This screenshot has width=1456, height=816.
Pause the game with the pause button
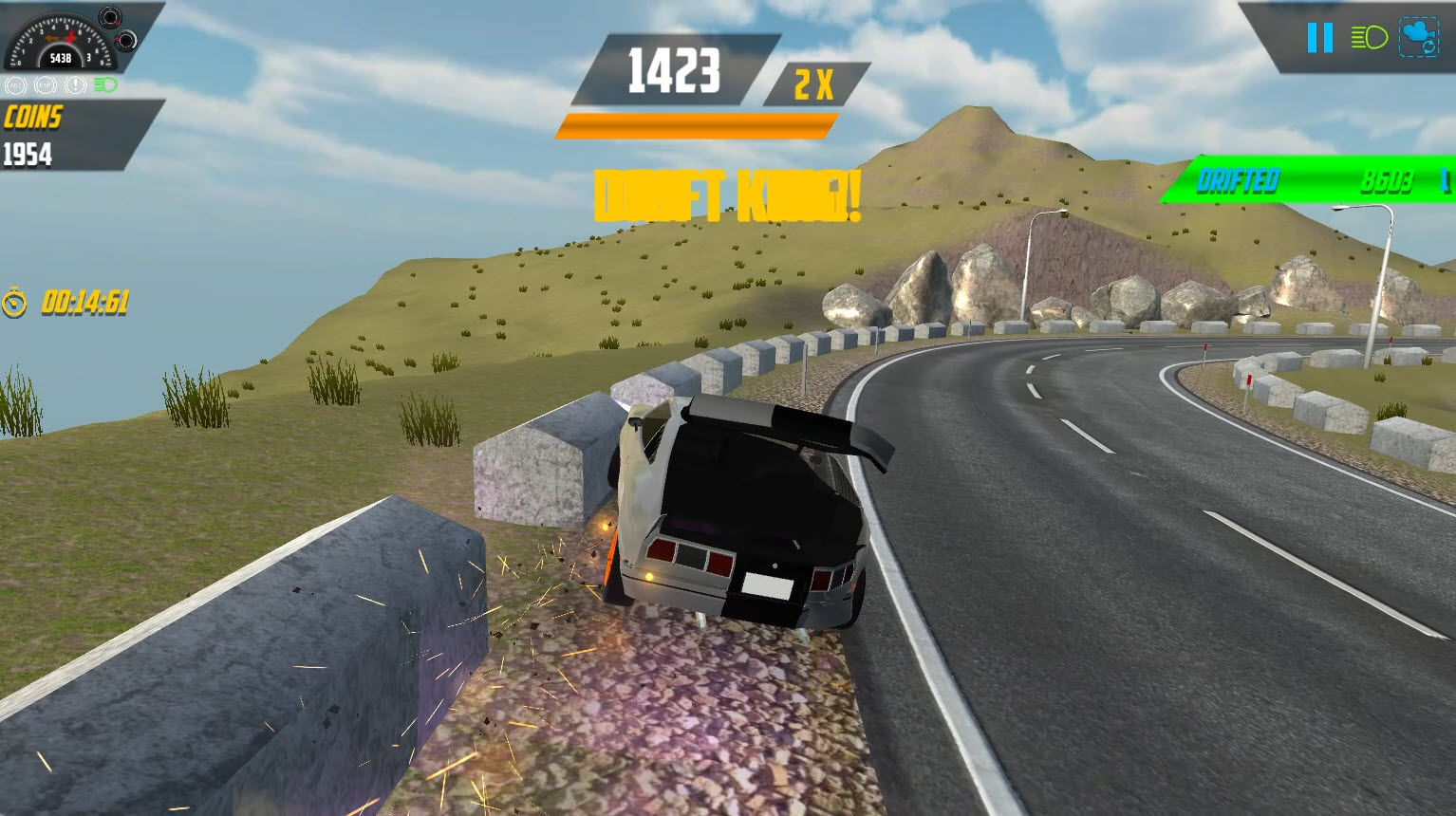click(1318, 39)
